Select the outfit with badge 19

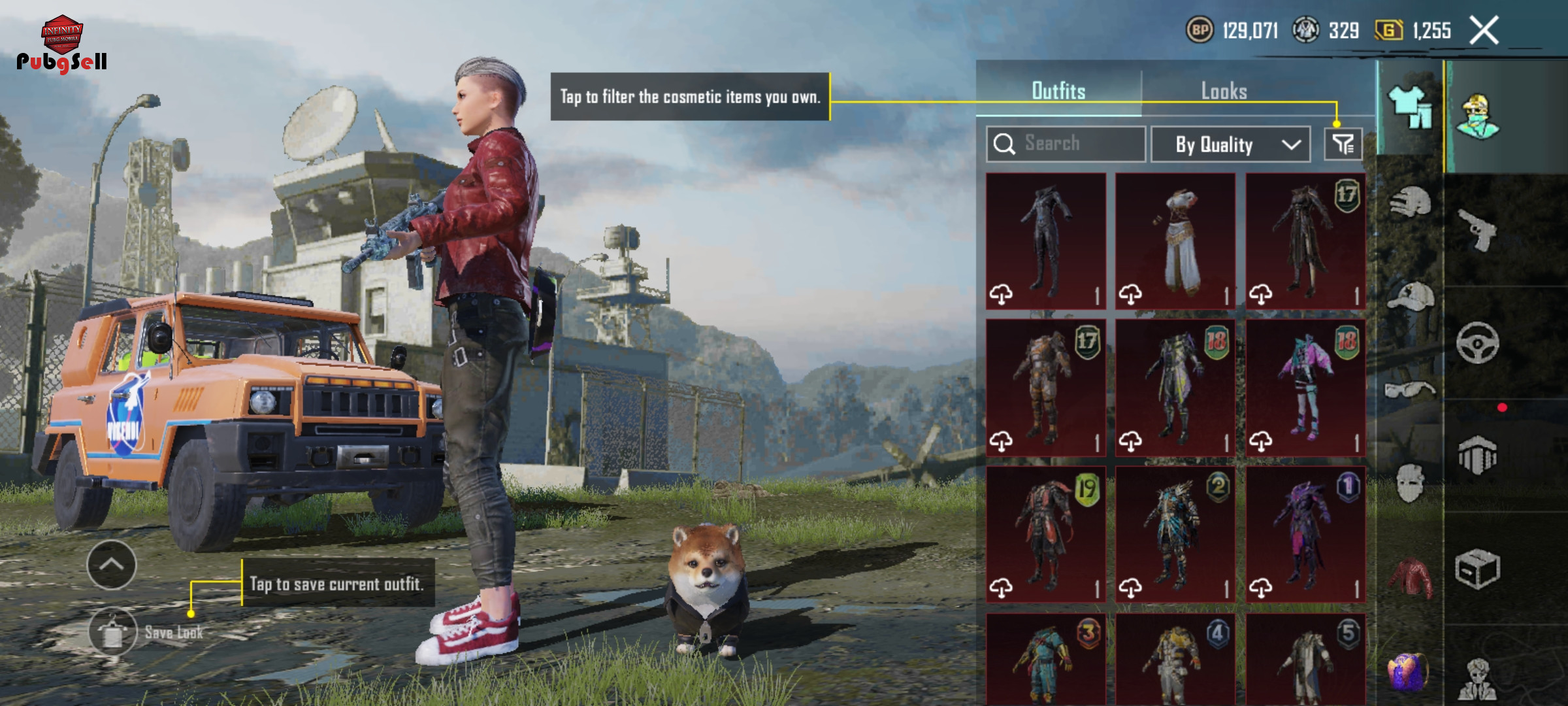point(1046,534)
